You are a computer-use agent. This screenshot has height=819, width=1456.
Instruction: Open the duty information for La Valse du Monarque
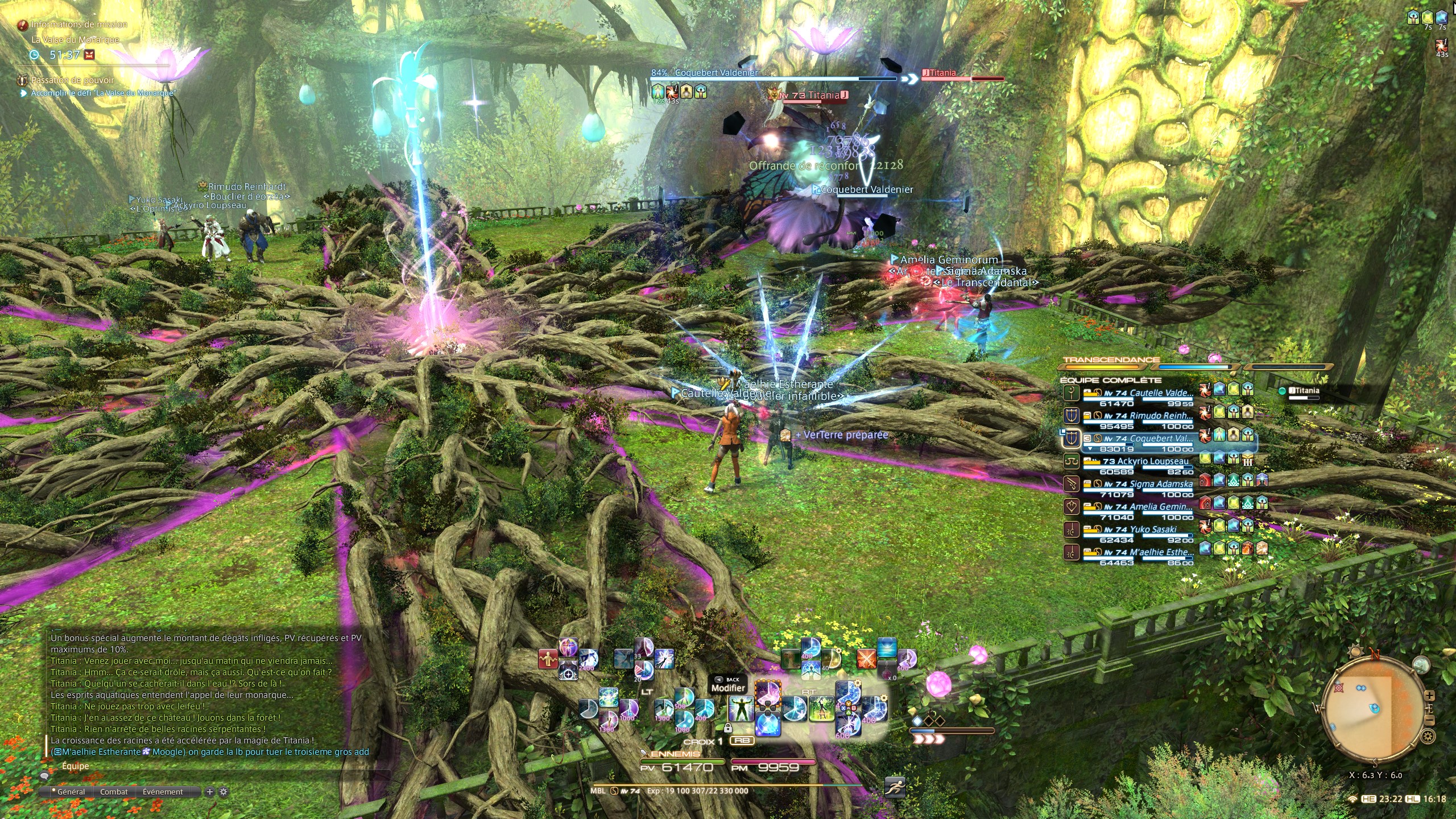click(75, 40)
